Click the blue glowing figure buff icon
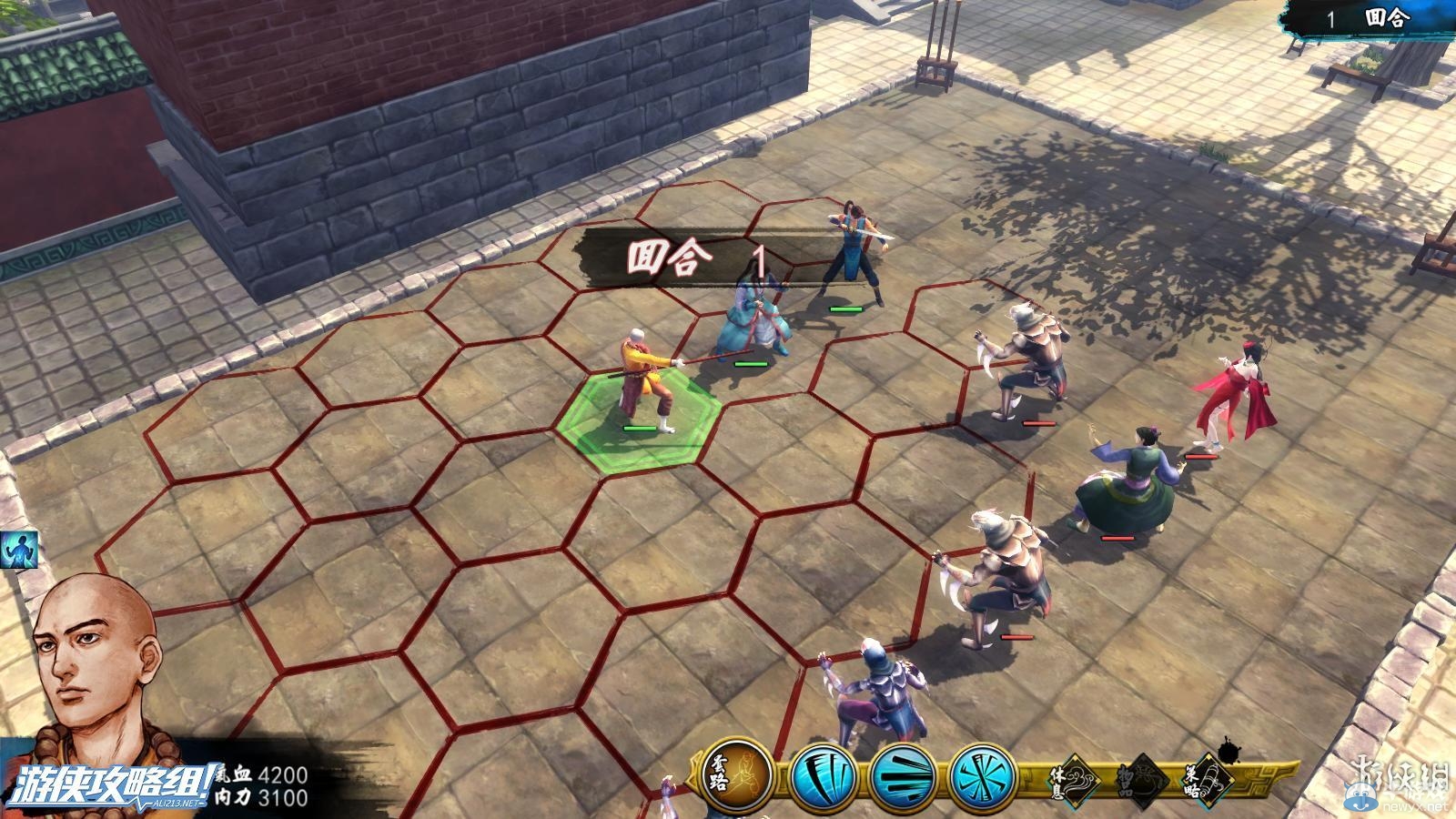 click(18, 551)
